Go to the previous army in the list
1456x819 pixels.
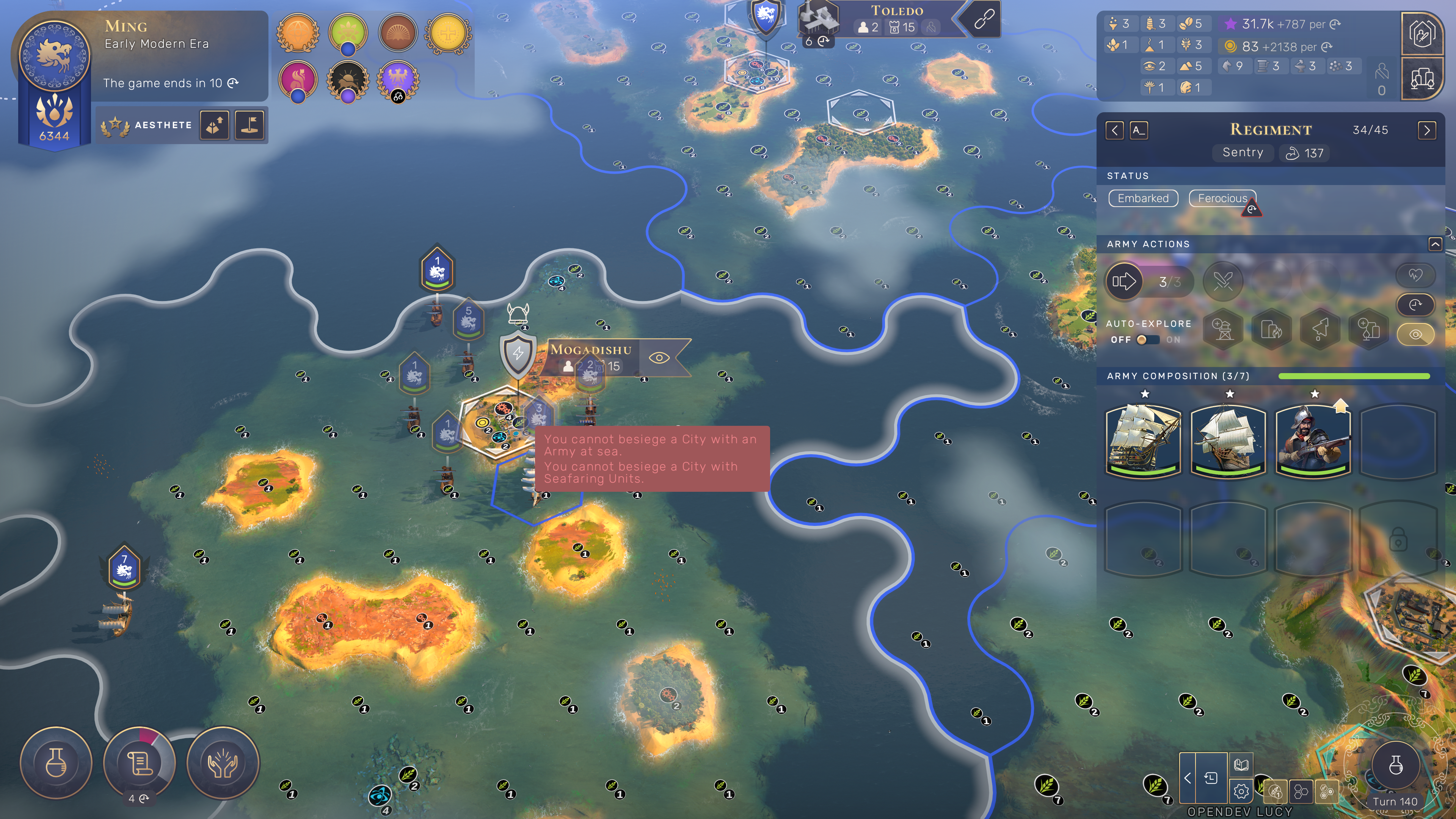1114,130
